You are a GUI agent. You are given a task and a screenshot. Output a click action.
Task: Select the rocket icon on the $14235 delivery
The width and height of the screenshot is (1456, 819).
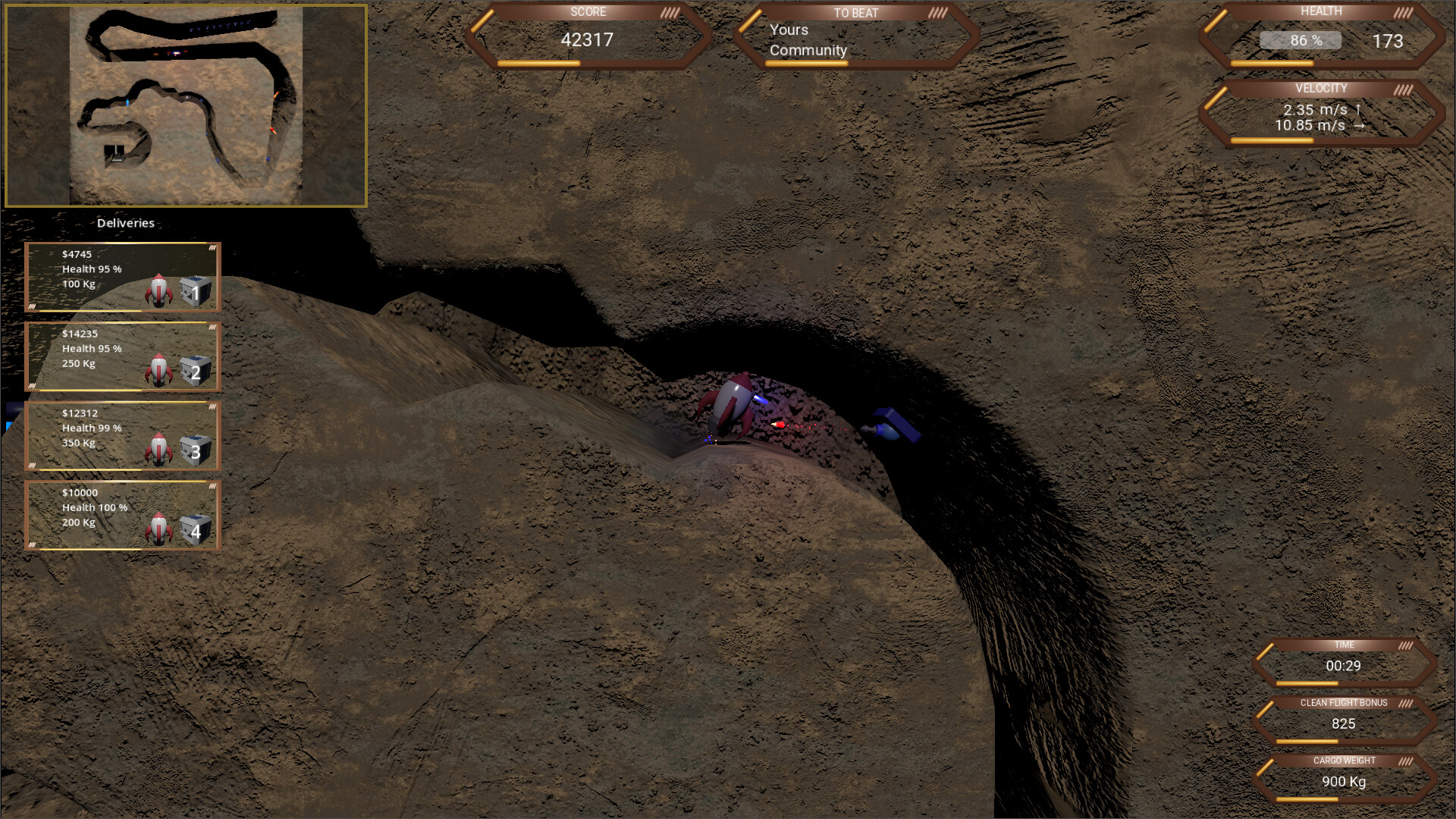[x=158, y=370]
